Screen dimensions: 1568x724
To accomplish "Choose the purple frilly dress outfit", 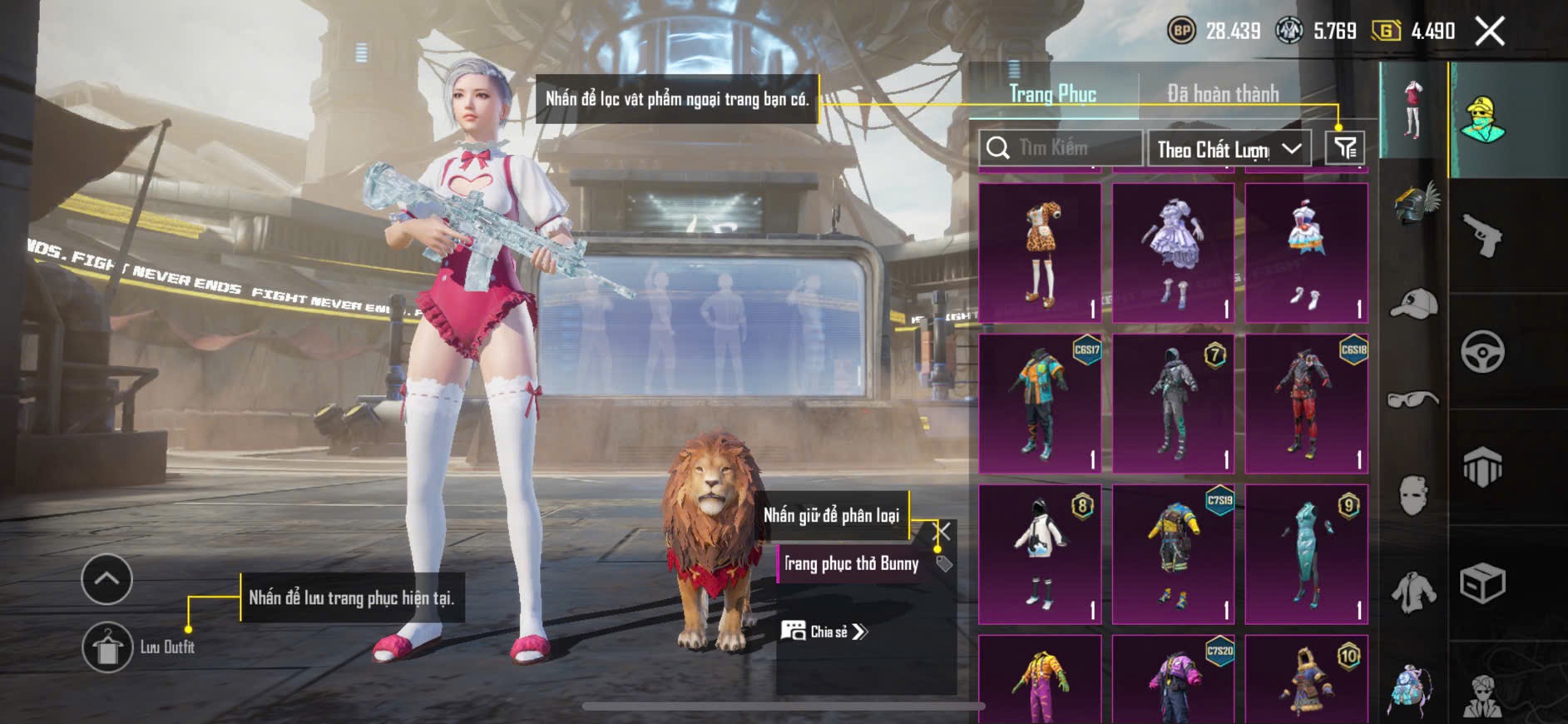I will coord(1173,253).
